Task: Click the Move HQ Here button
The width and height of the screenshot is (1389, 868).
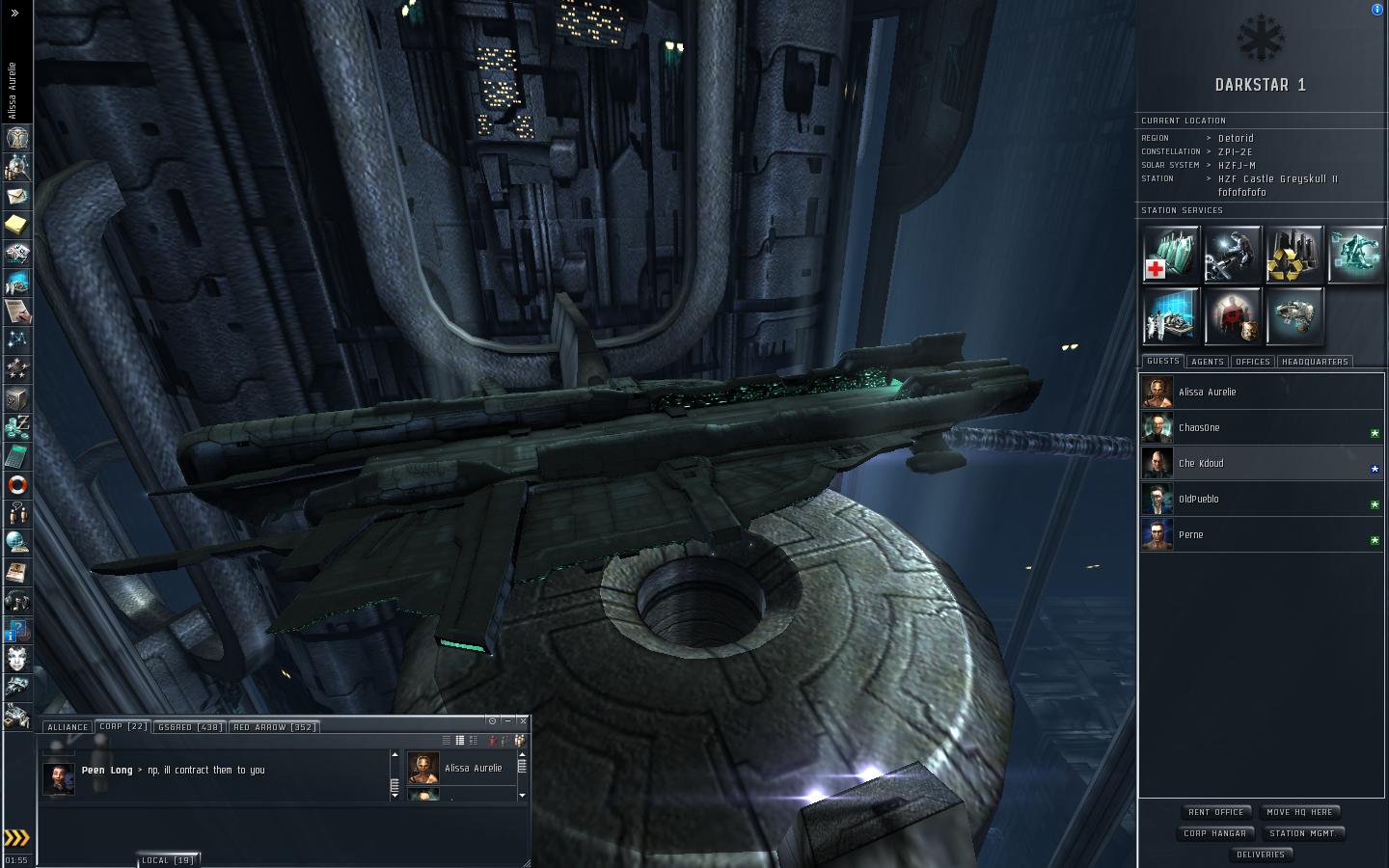Action: [x=1299, y=812]
